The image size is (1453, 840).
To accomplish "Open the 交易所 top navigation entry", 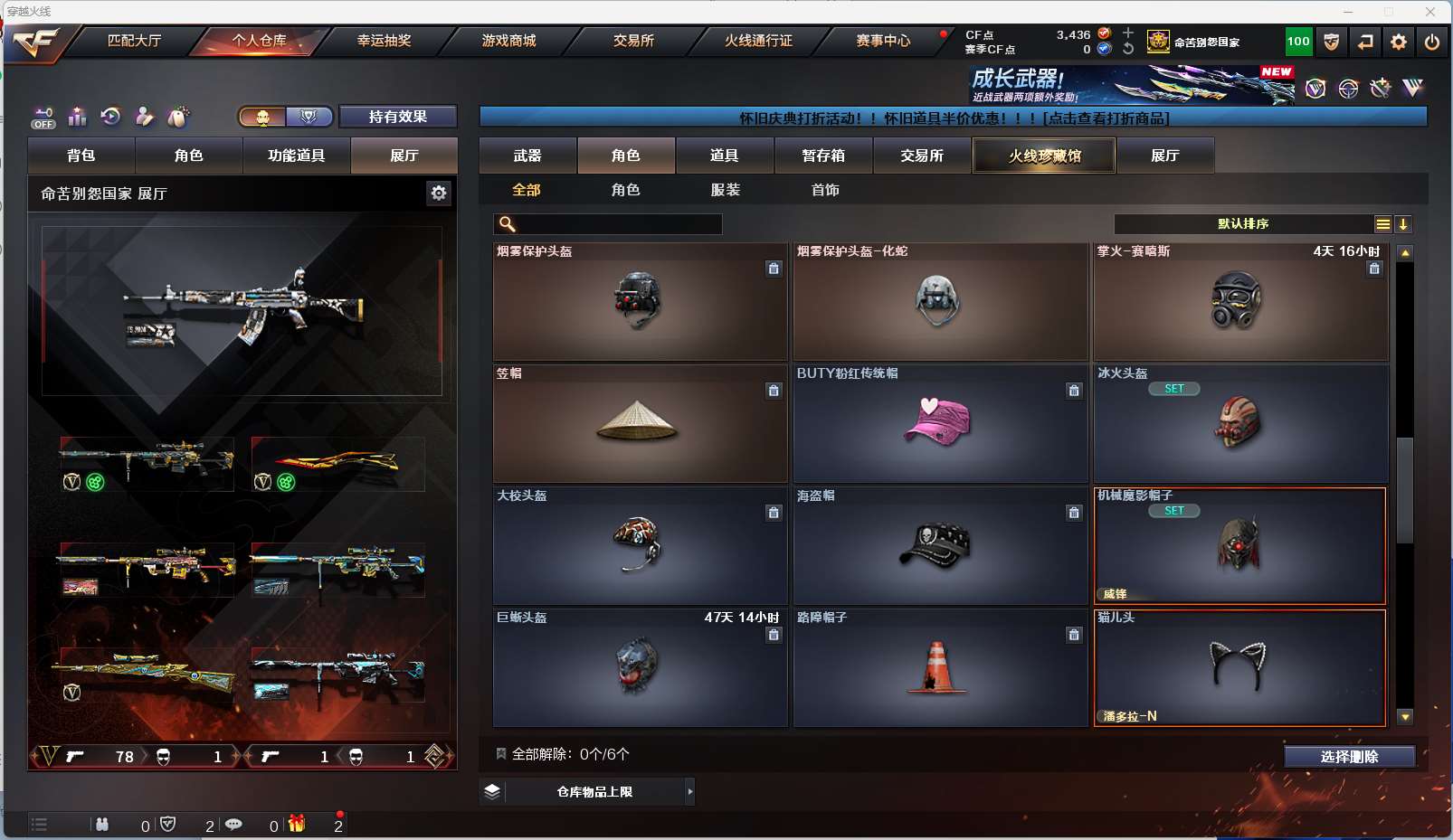I will 633,41.
